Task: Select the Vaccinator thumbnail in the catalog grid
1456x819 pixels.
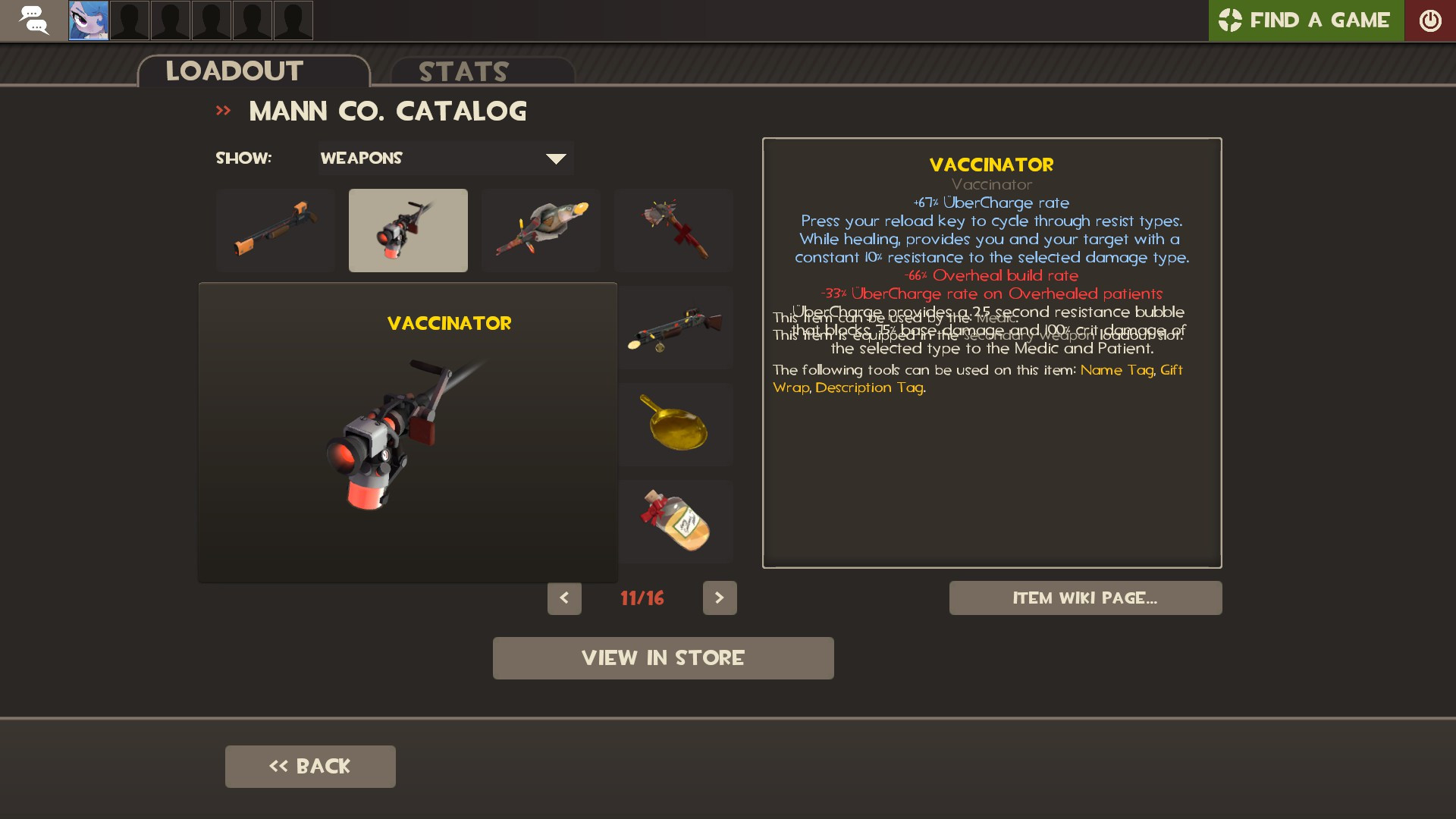Action: click(x=408, y=230)
